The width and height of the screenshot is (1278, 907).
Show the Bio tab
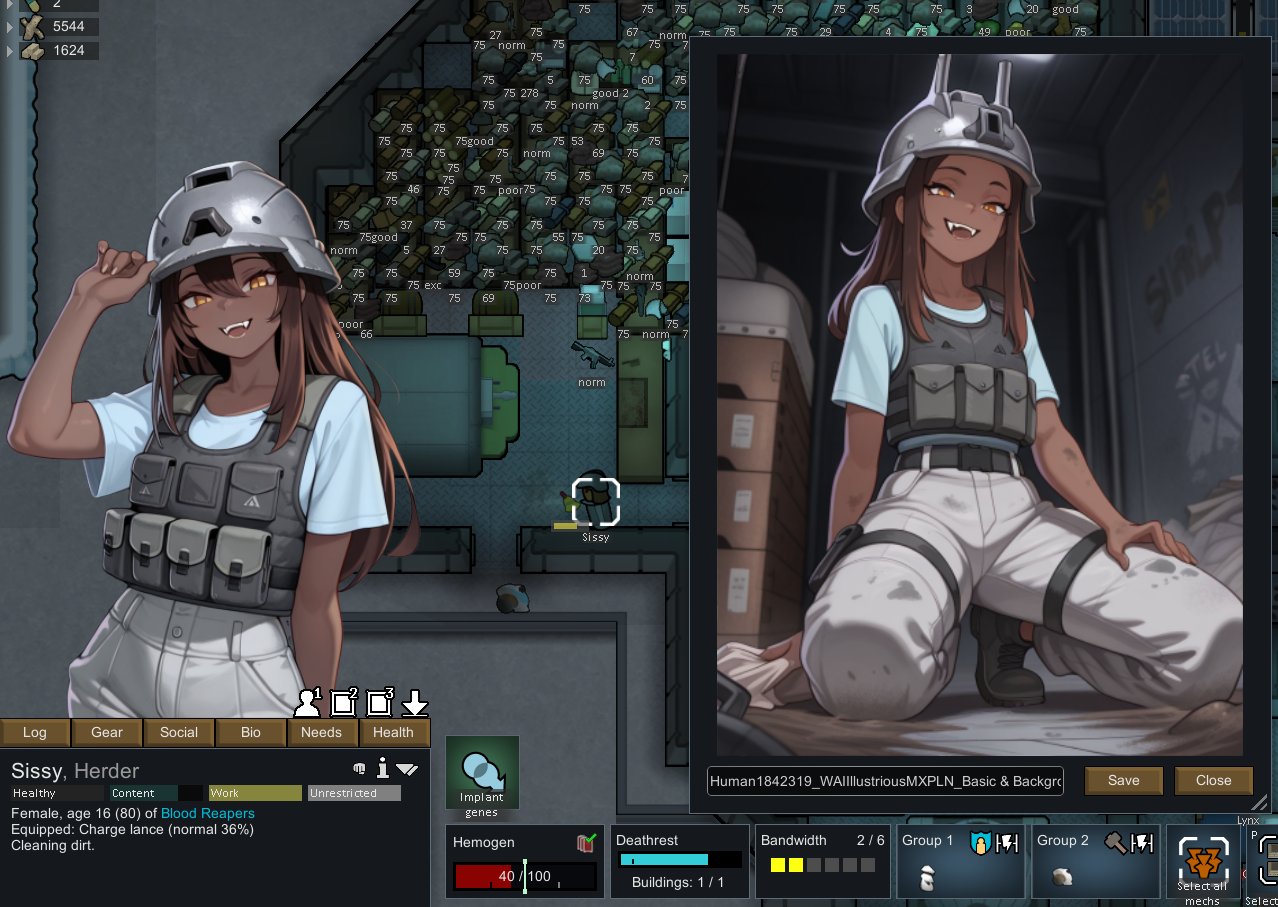[x=251, y=732]
